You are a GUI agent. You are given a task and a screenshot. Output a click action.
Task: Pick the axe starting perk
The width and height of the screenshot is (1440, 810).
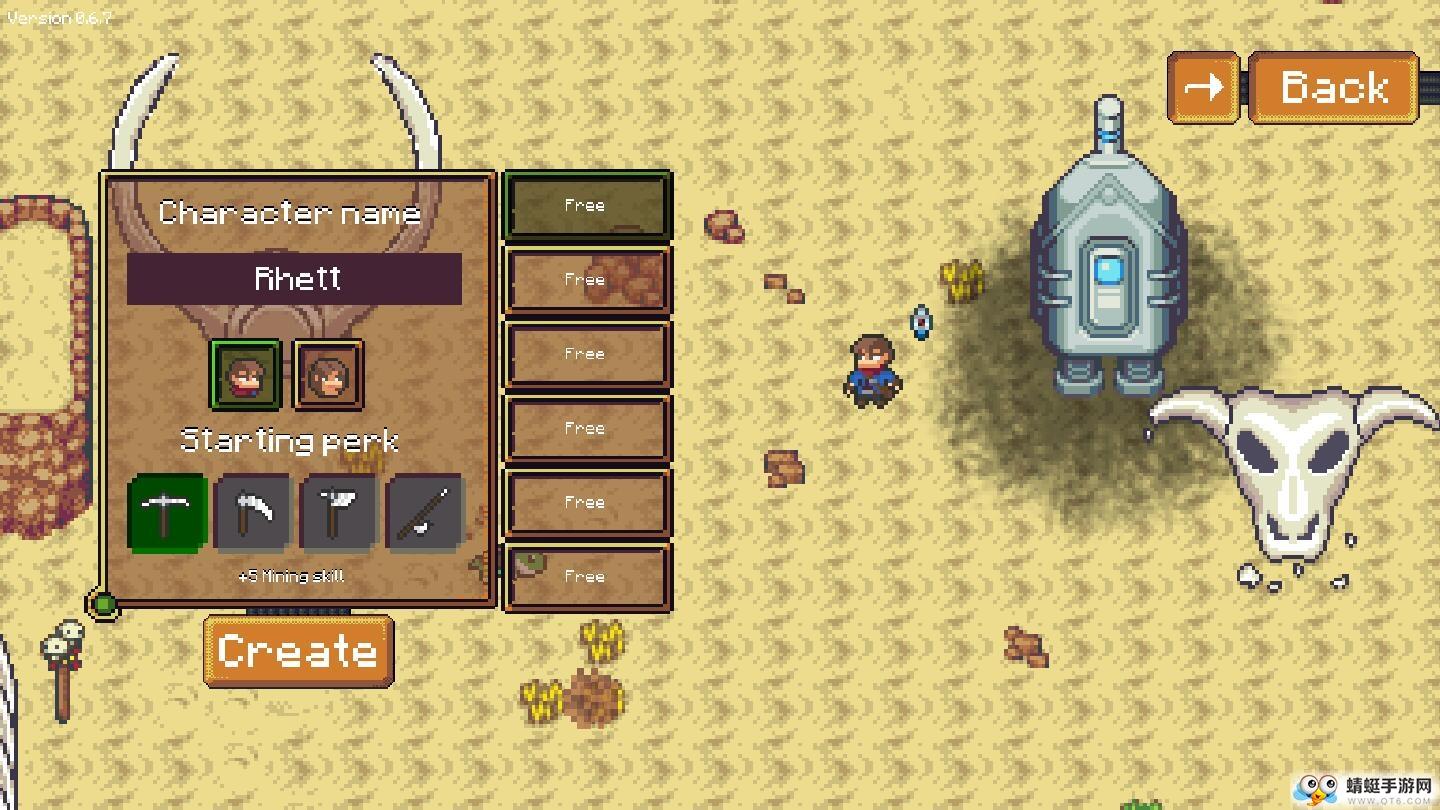tap(339, 513)
